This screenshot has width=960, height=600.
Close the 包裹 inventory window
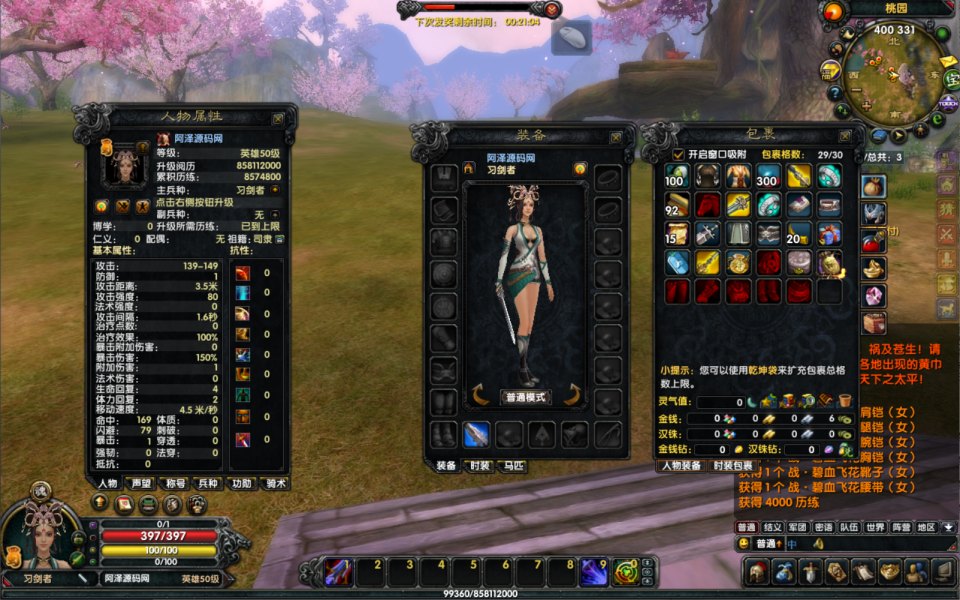point(846,136)
